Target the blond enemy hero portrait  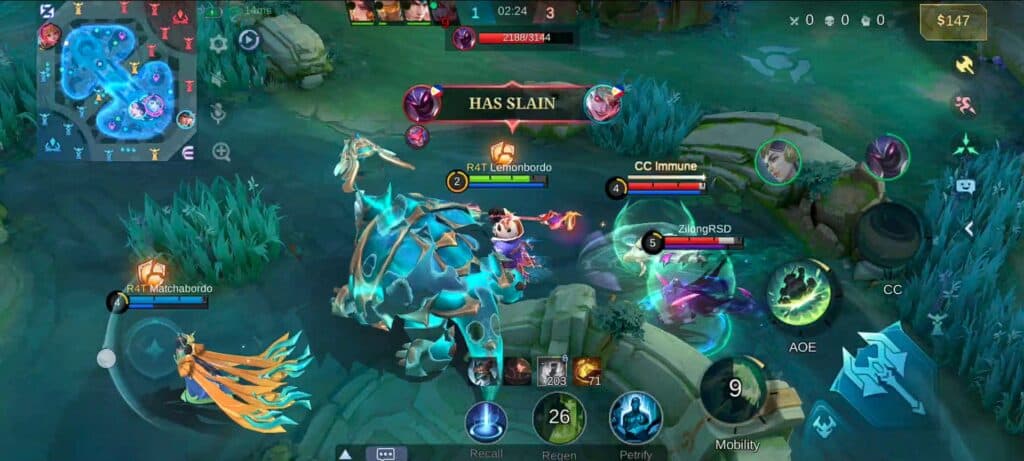pos(777,162)
